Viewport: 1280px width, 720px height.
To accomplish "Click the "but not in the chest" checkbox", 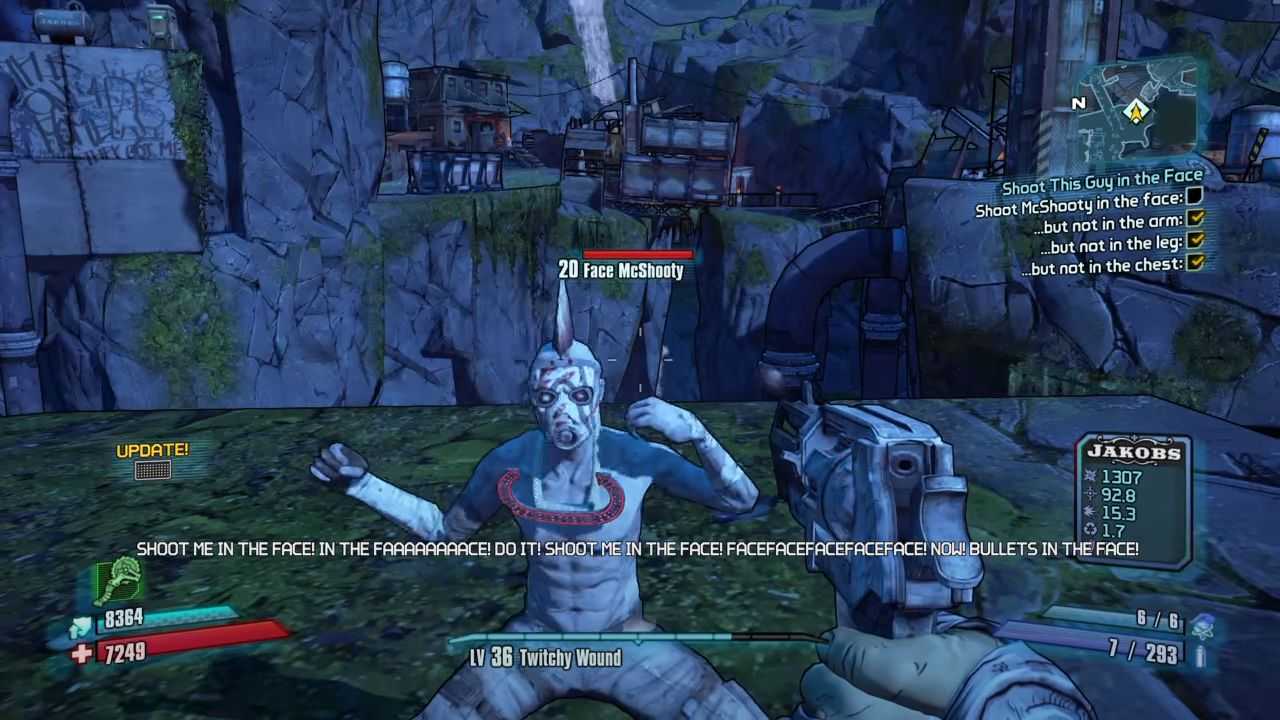I will pos(1195,263).
